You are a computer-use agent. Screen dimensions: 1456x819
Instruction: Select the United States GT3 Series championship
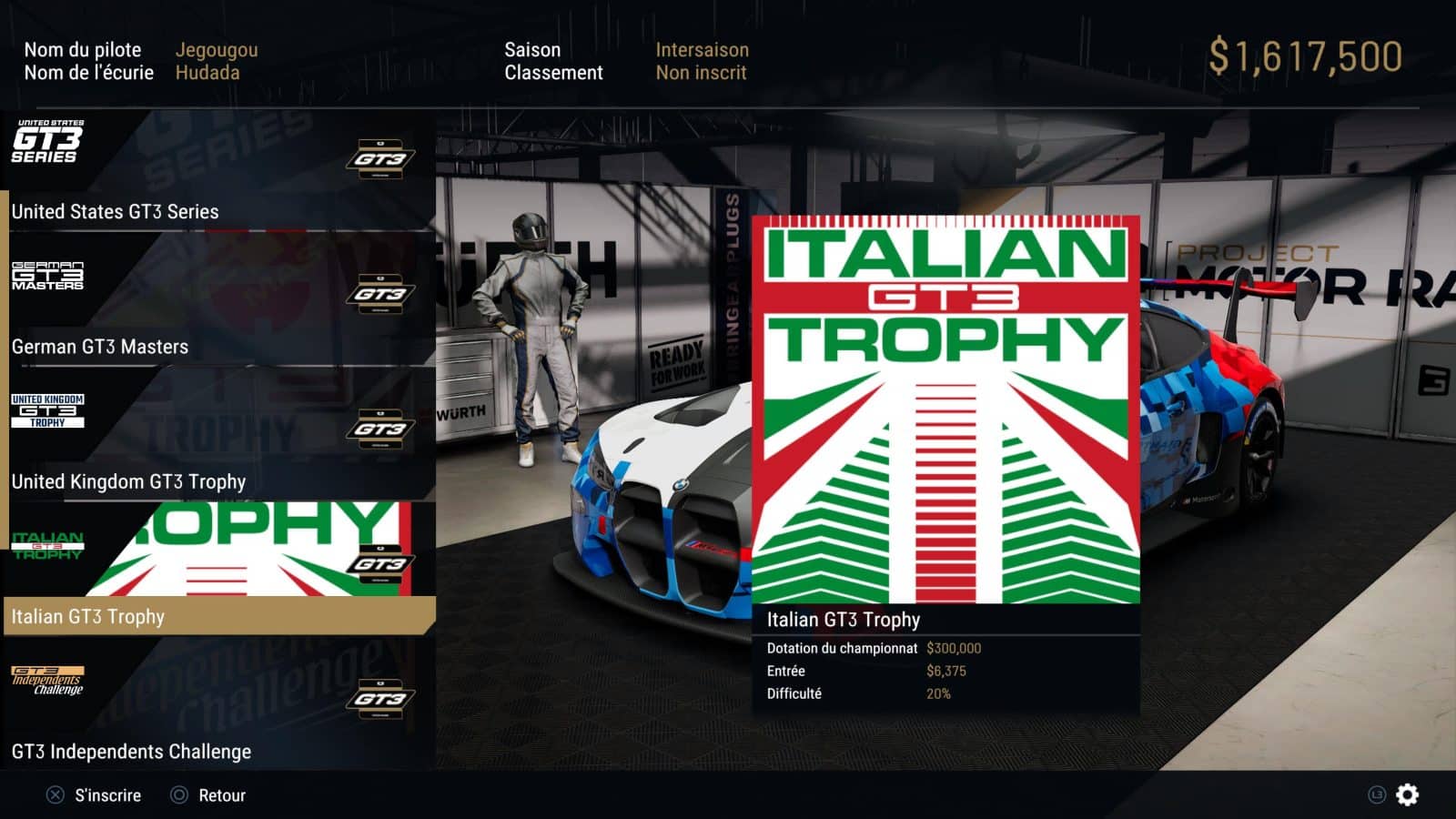coord(218,171)
